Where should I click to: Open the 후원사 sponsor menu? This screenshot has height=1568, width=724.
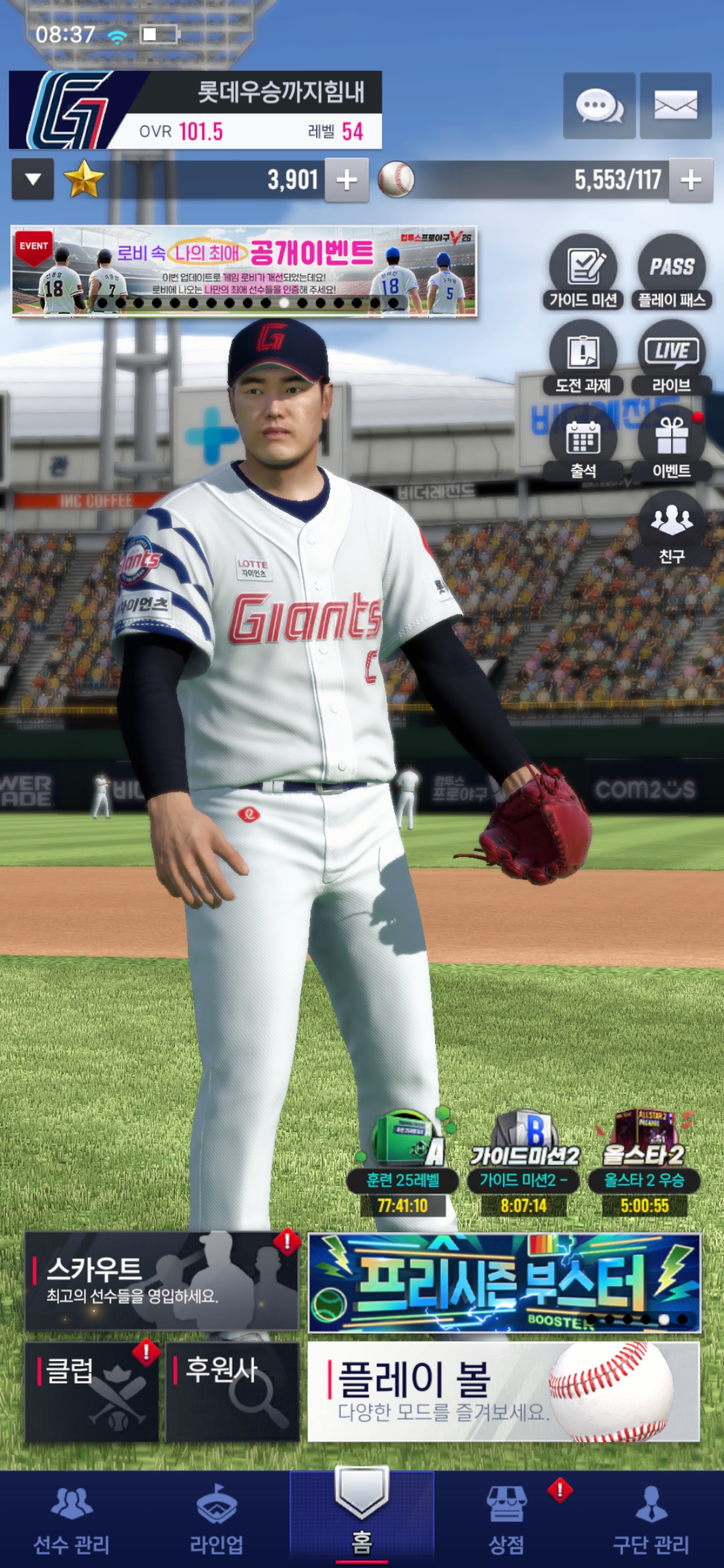pyautogui.click(x=232, y=1391)
